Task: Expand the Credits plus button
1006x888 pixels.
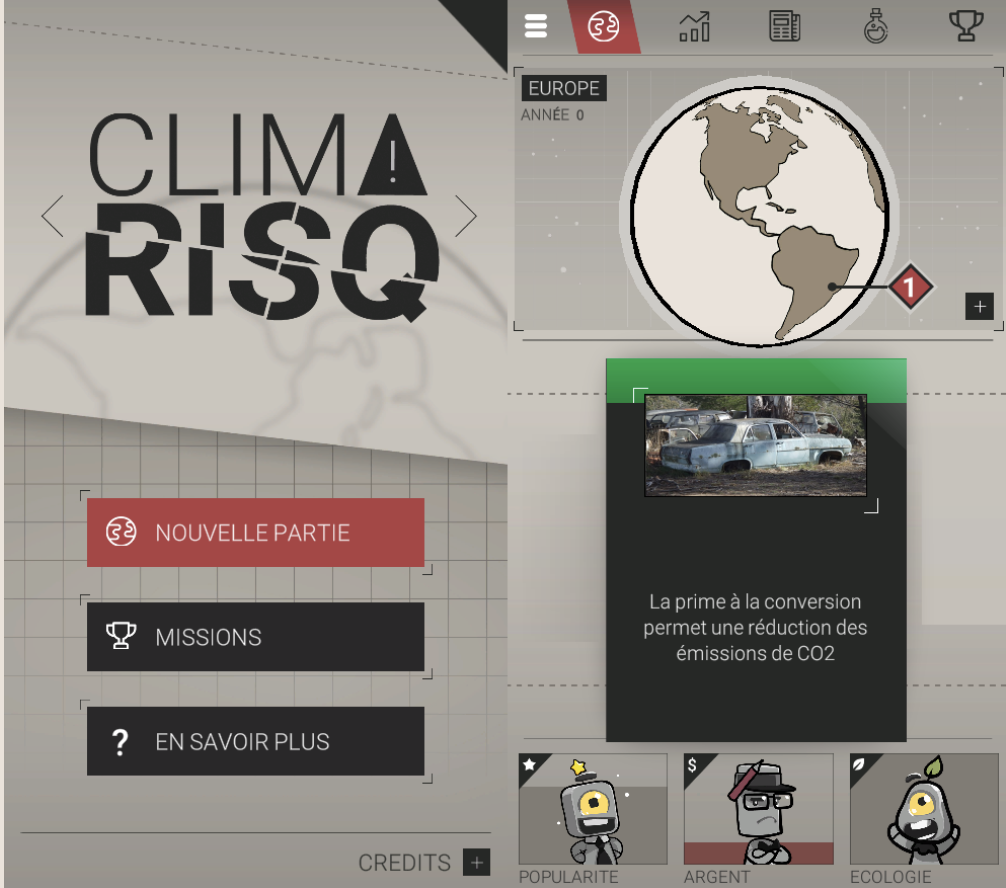Action: point(477,862)
